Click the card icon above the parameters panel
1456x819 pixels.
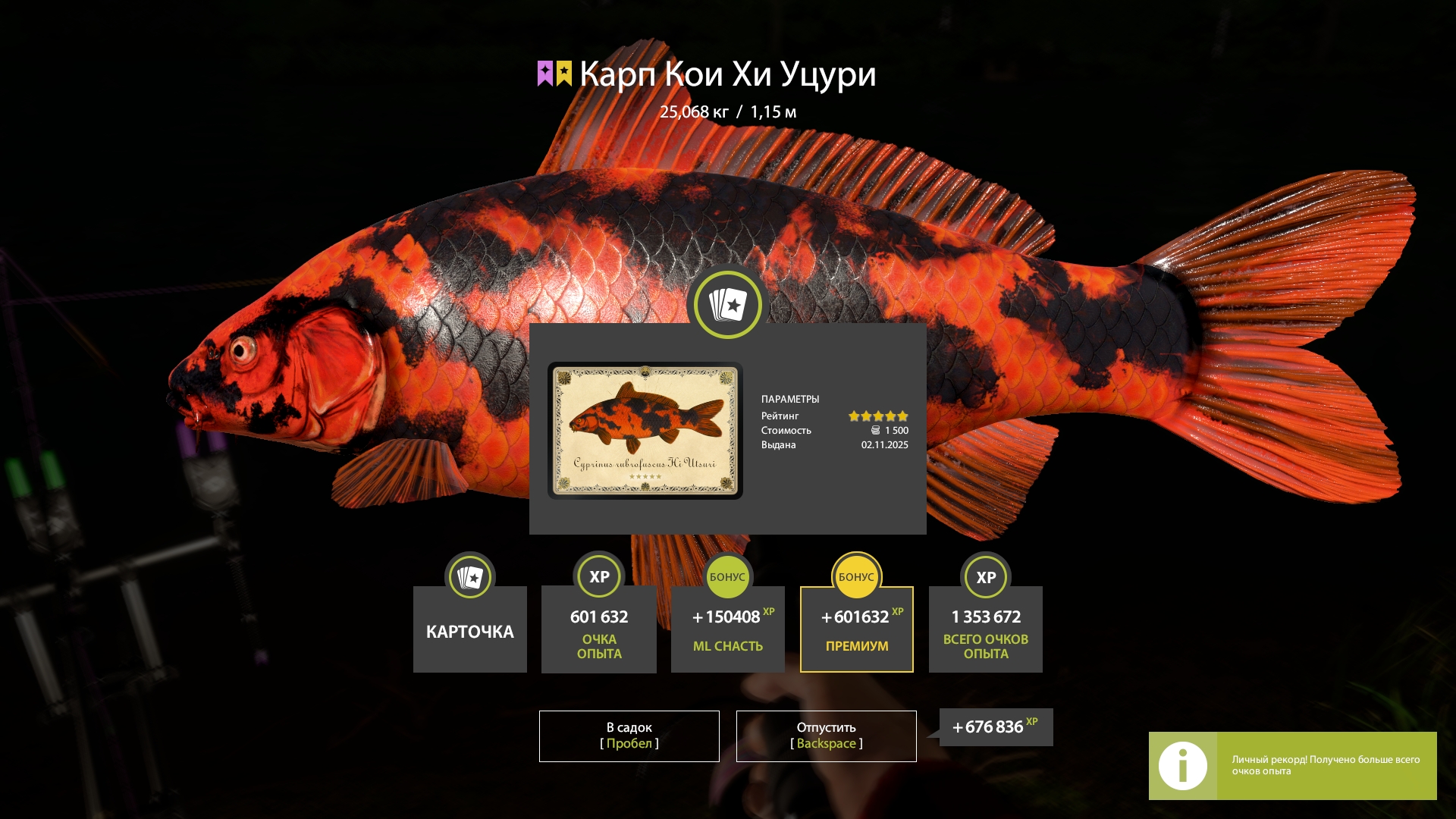coord(728,305)
